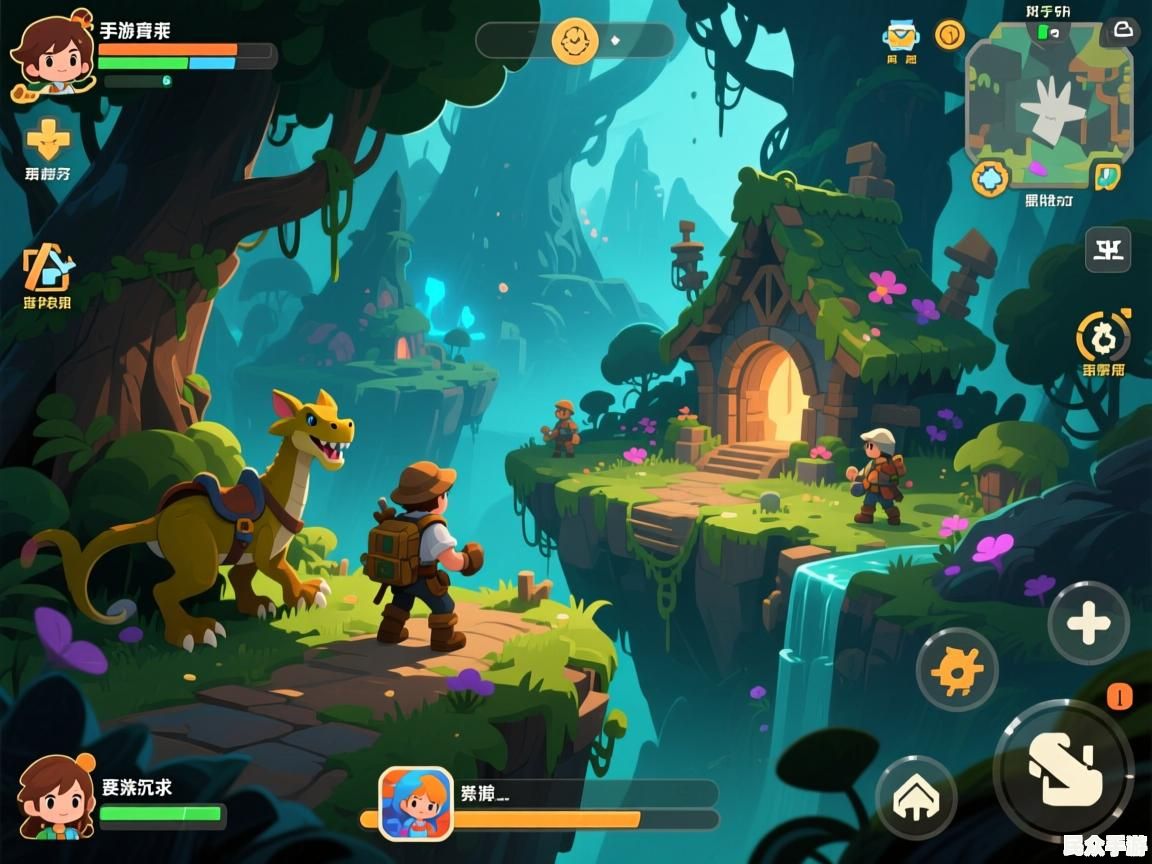Click the orange-haired character tile at bottom
Image resolution: width=1152 pixels, height=864 pixels.
[x=416, y=803]
